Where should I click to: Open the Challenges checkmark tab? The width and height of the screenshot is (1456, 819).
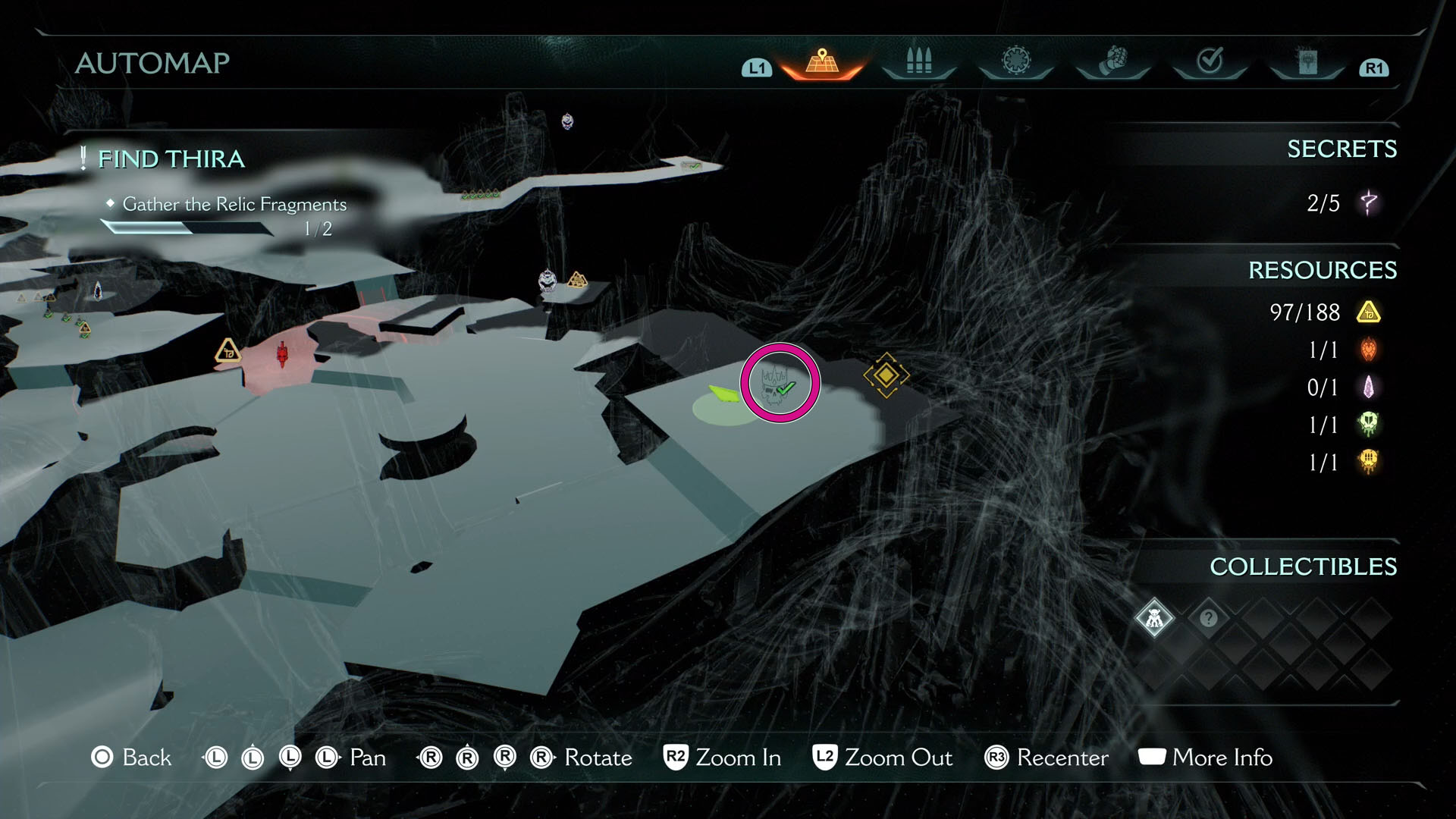(x=1209, y=59)
